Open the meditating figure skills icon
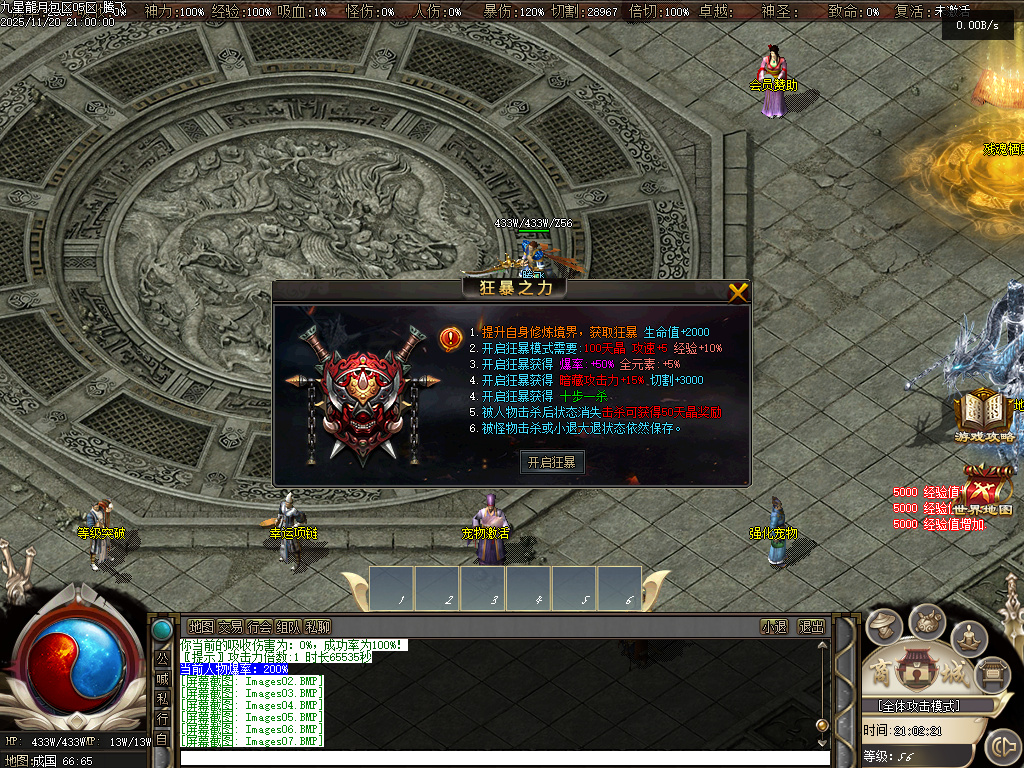Screen dimensions: 1024x768 (968, 636)
